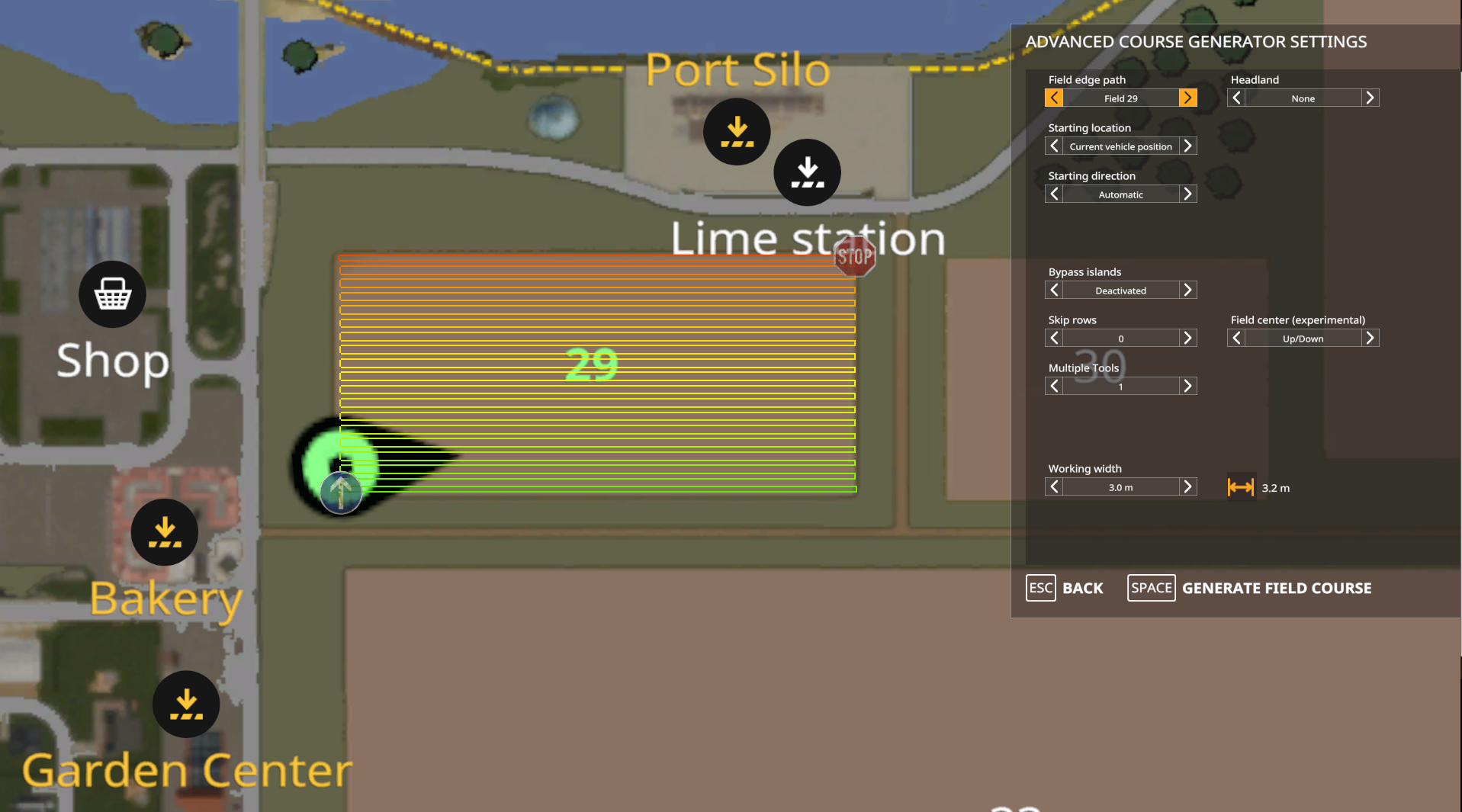Click the unload point icon by Lime station
The image size is (1462, 812).
[807, 172]
